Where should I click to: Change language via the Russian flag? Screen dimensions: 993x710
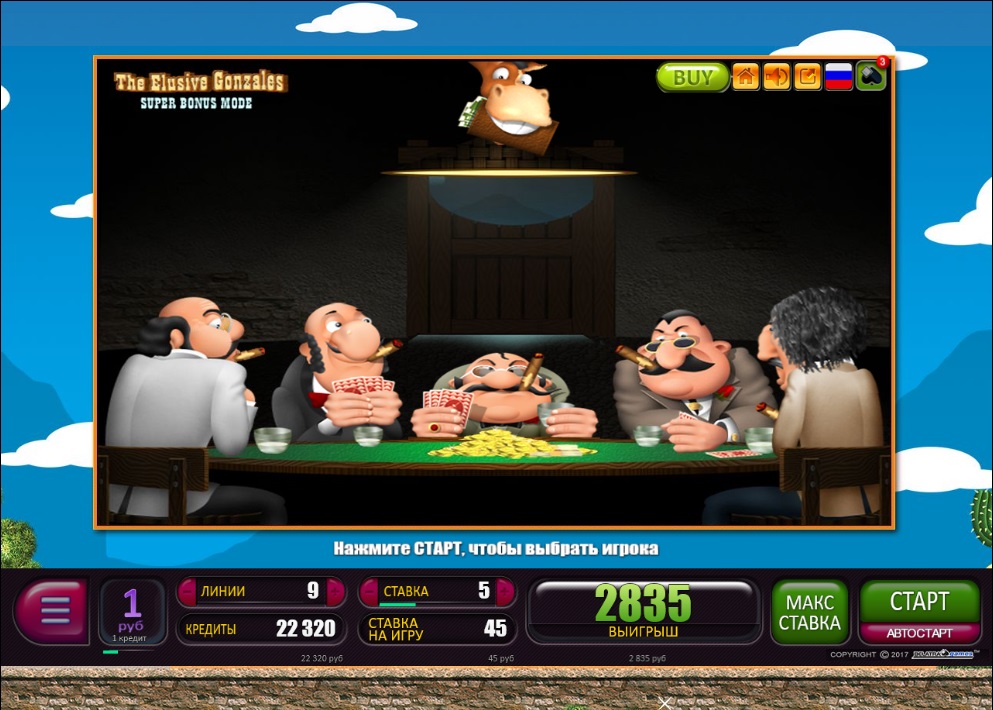coord(838,77)
